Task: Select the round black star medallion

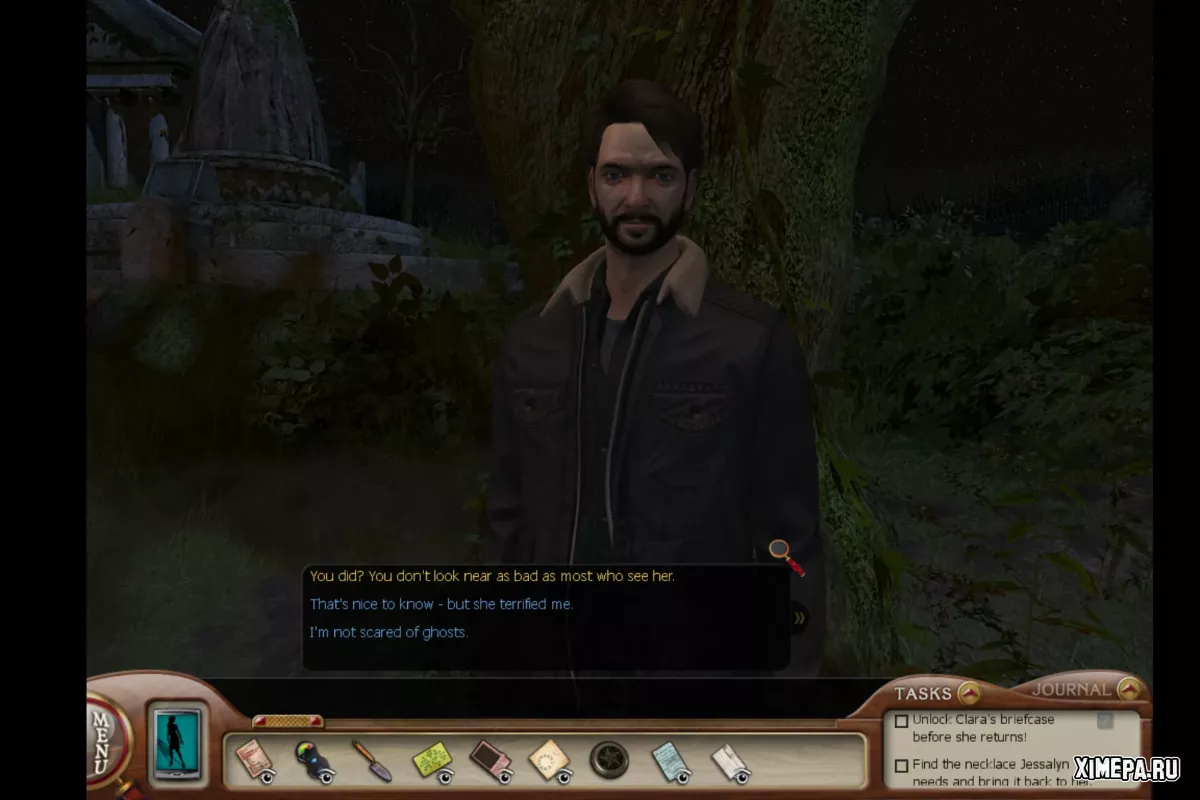Action: 609,760
